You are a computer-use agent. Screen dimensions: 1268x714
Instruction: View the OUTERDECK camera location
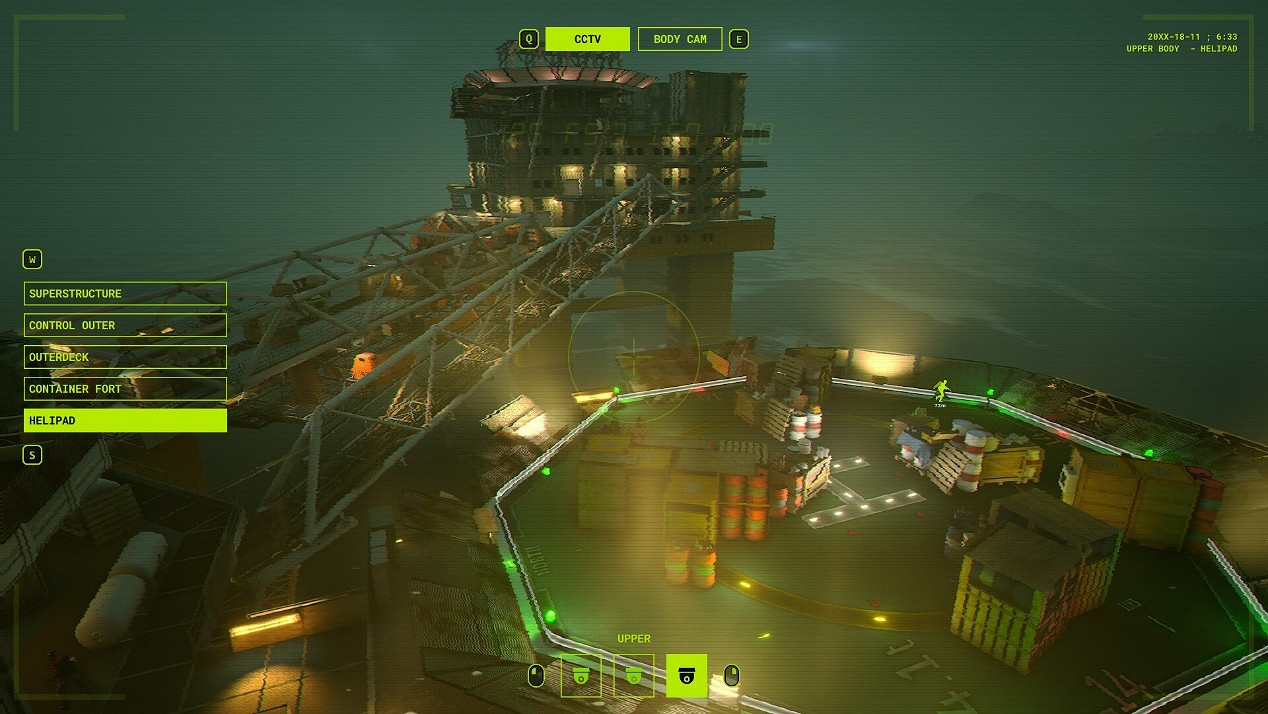(x=125, y=357)
